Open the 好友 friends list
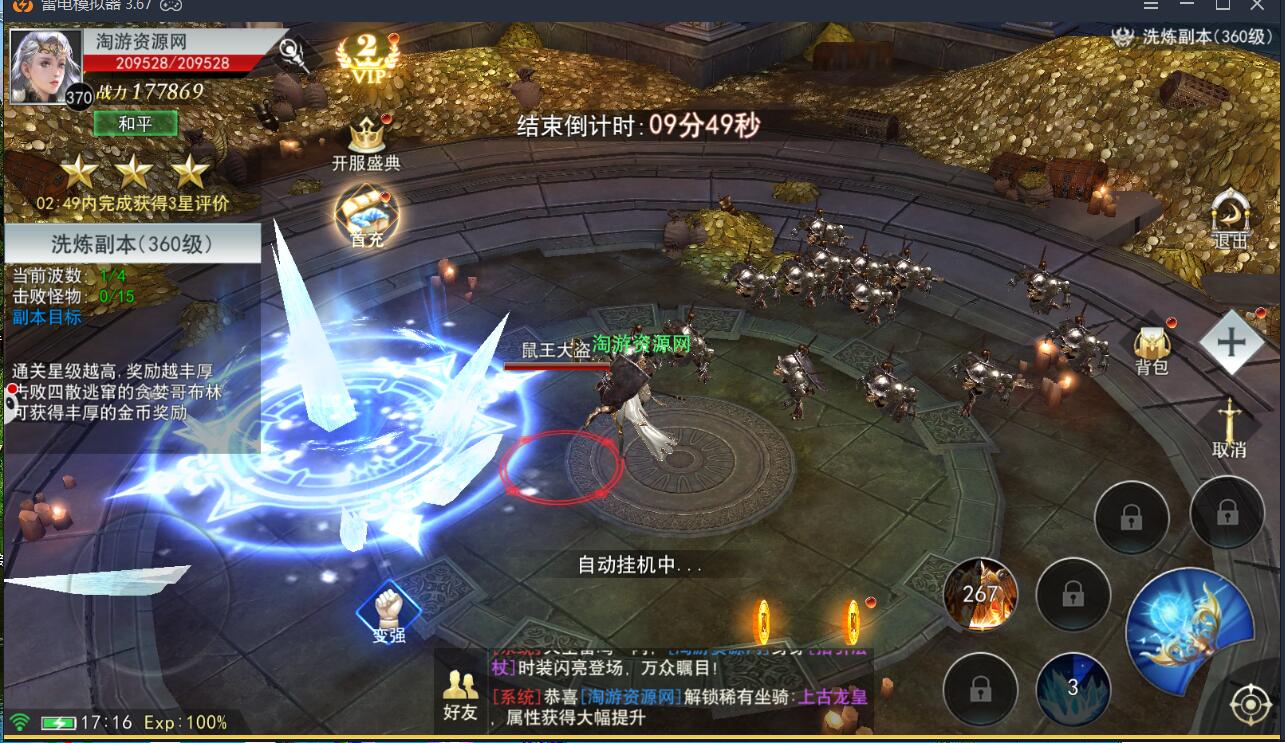This screenshot has width=1285, height=743. point(460,695)
